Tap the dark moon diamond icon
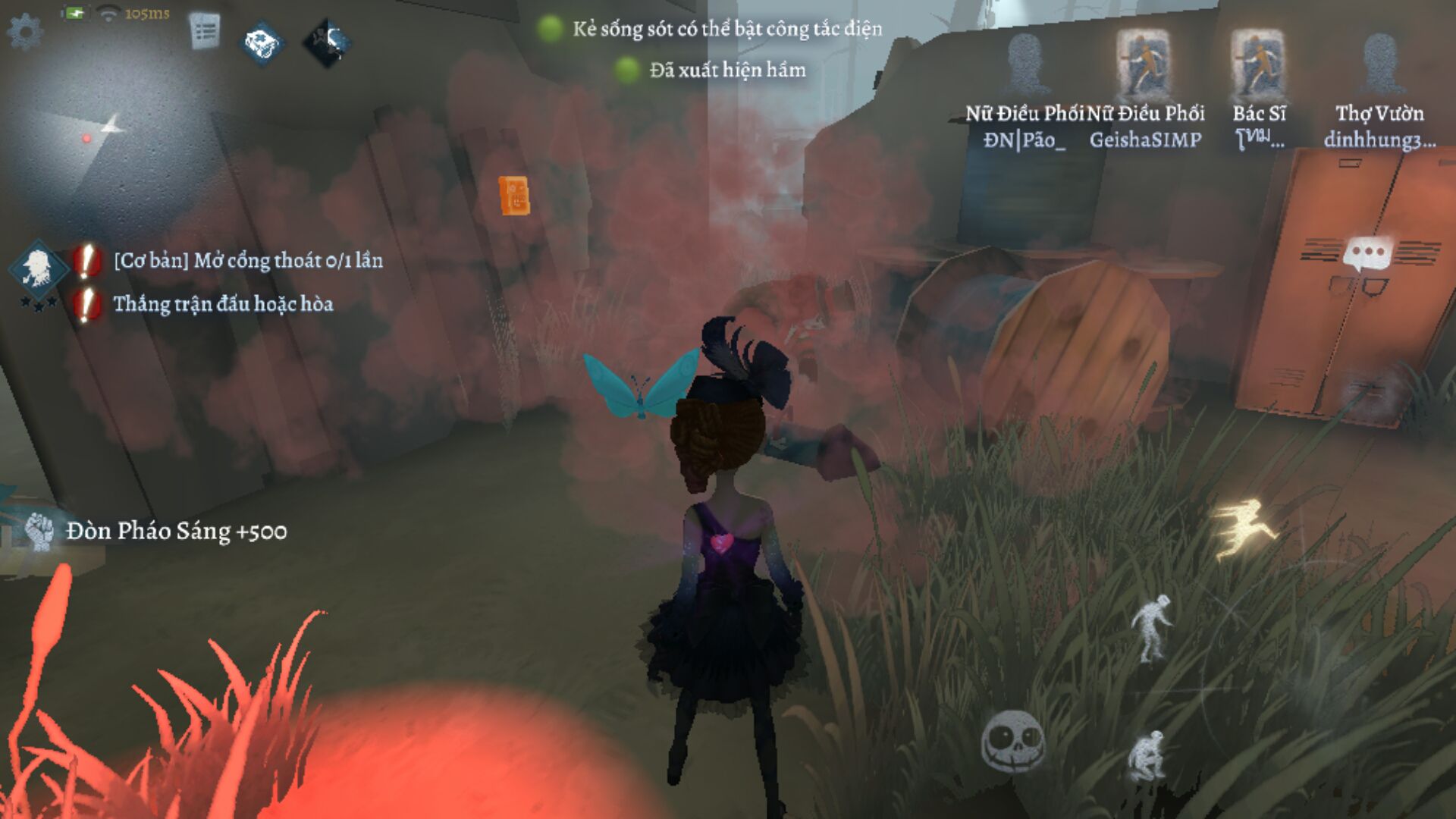Viewport: 1456px width, 819px height. tap(328, 42)
